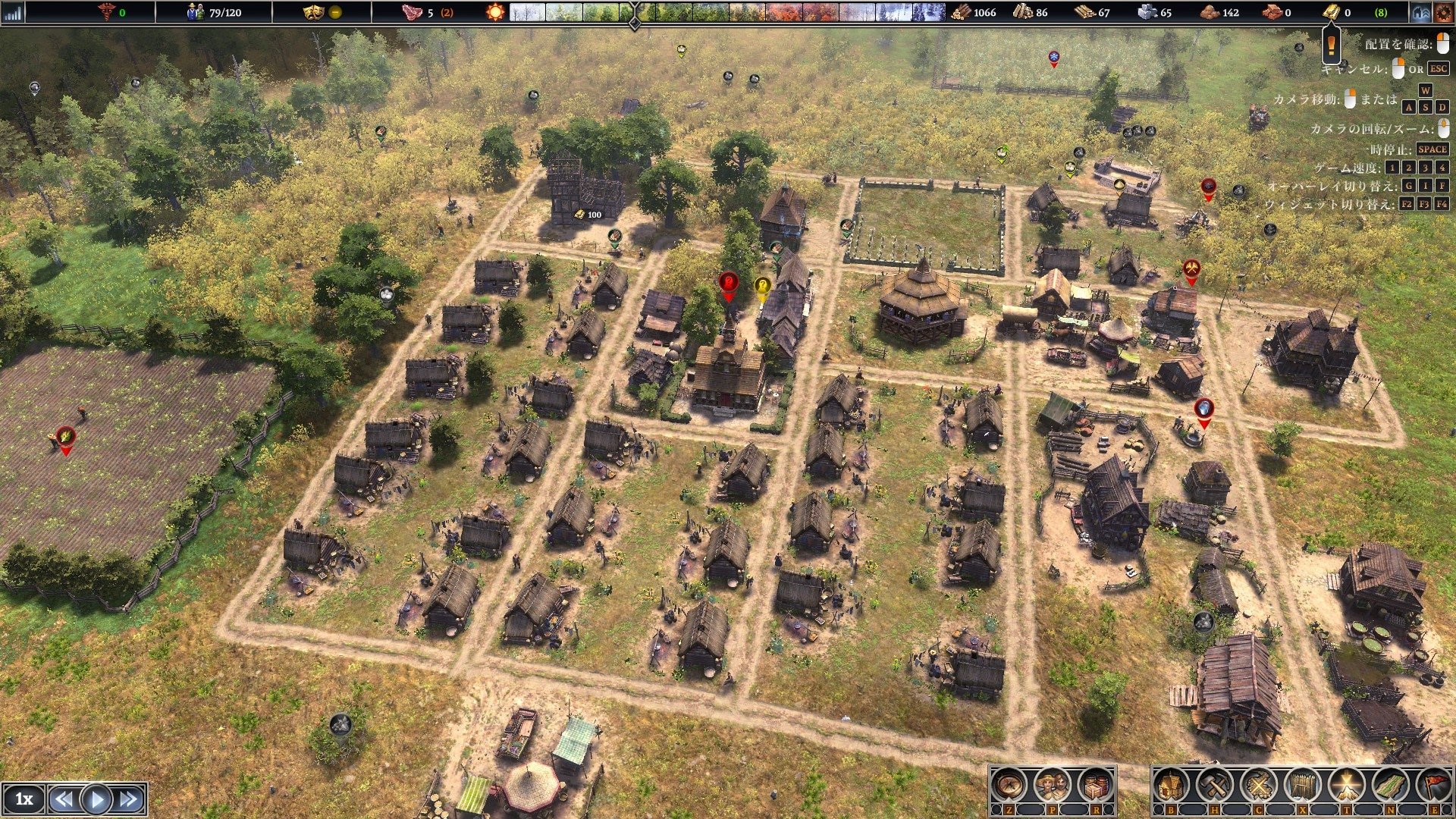This screenshot has width=1456, height=819.
Task: Click the play button in speed controls
Action: click(96, 799)
